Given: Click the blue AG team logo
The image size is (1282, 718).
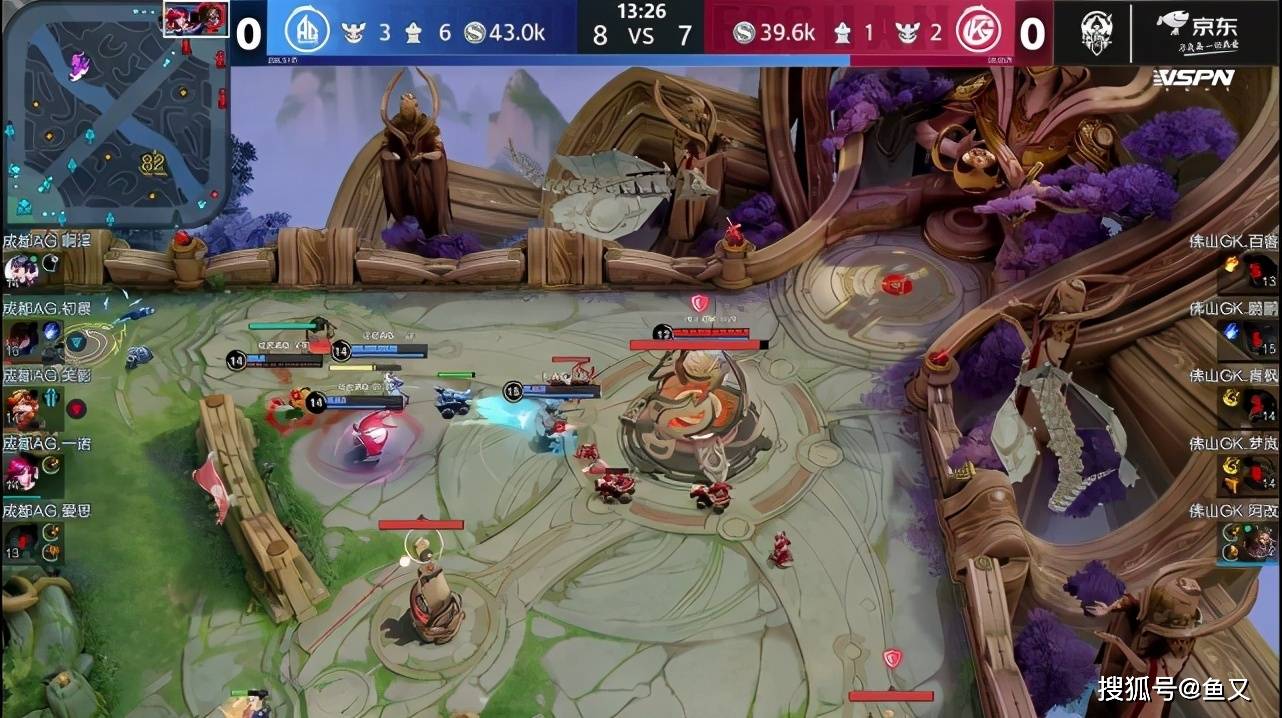Looking at the screenshot, I should [x=308, y=31].
